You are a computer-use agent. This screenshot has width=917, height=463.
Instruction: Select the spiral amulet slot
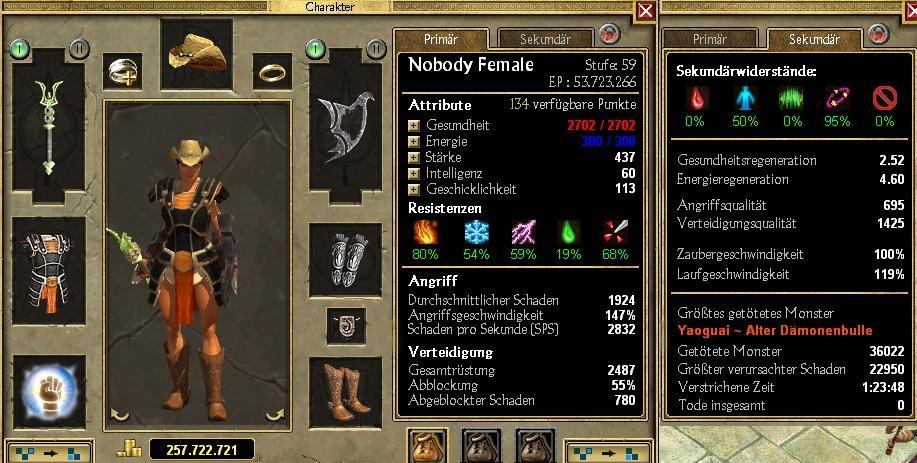coord(347,324)
